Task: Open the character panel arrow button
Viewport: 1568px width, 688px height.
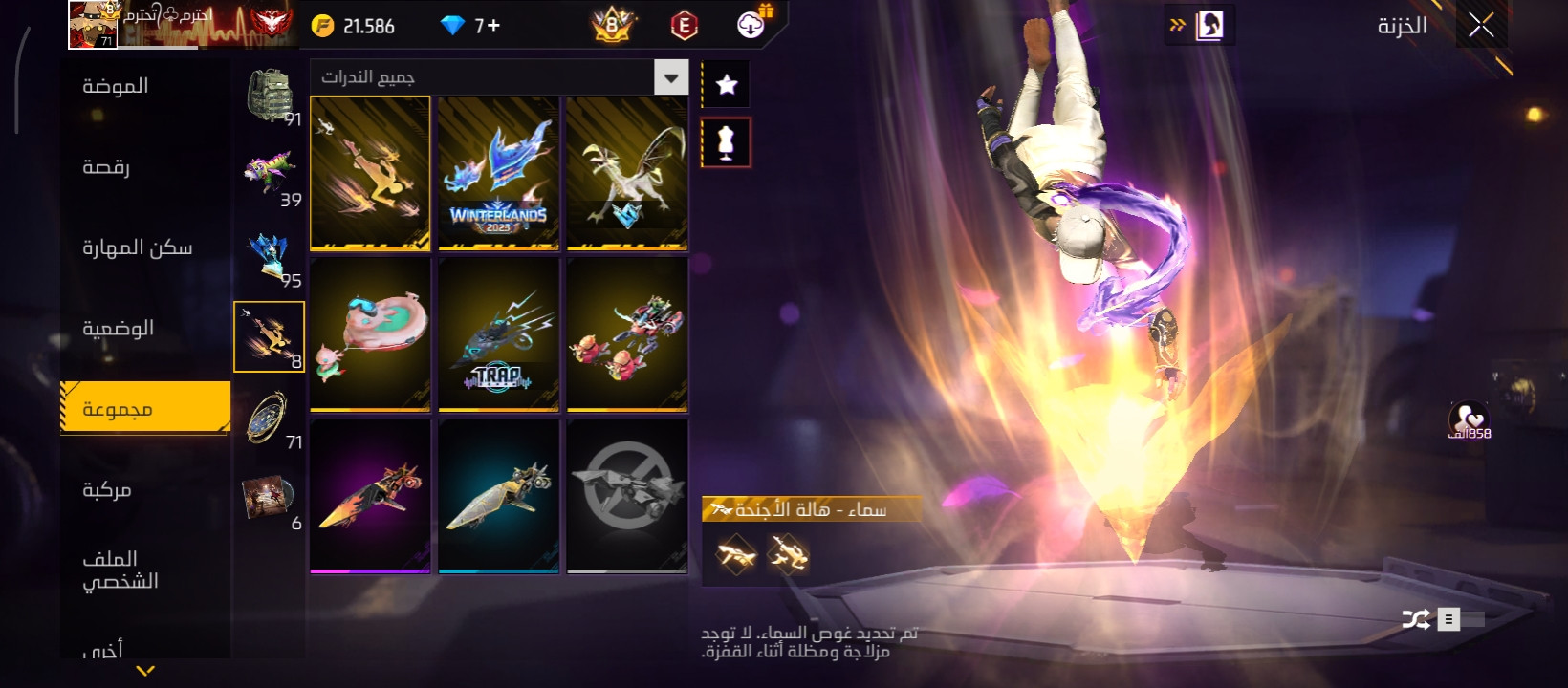Action: click(1200, 26)
